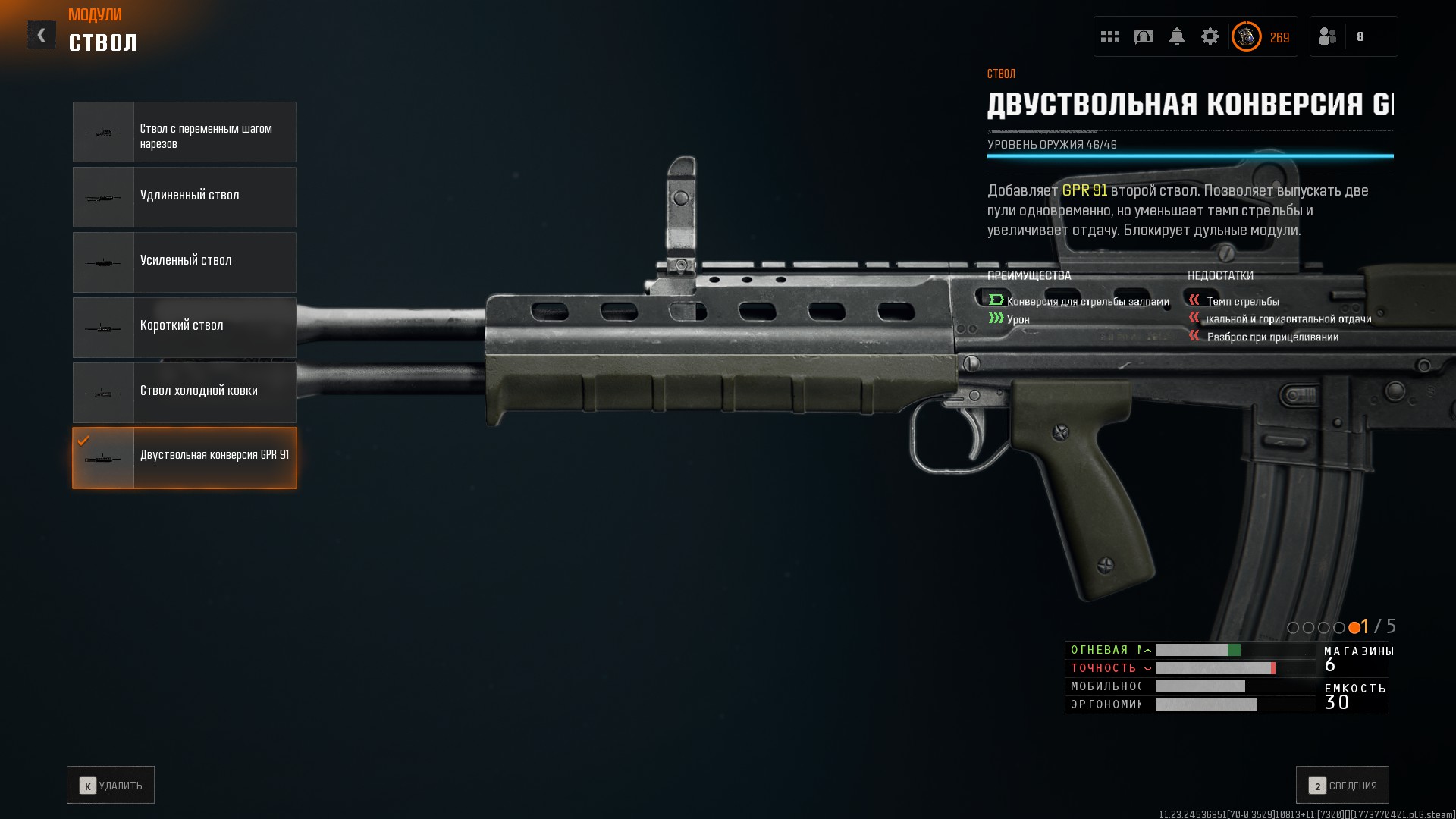Open settings with the gear icon
Screen dimensions: 1456x819
(x=1210, y=36)
